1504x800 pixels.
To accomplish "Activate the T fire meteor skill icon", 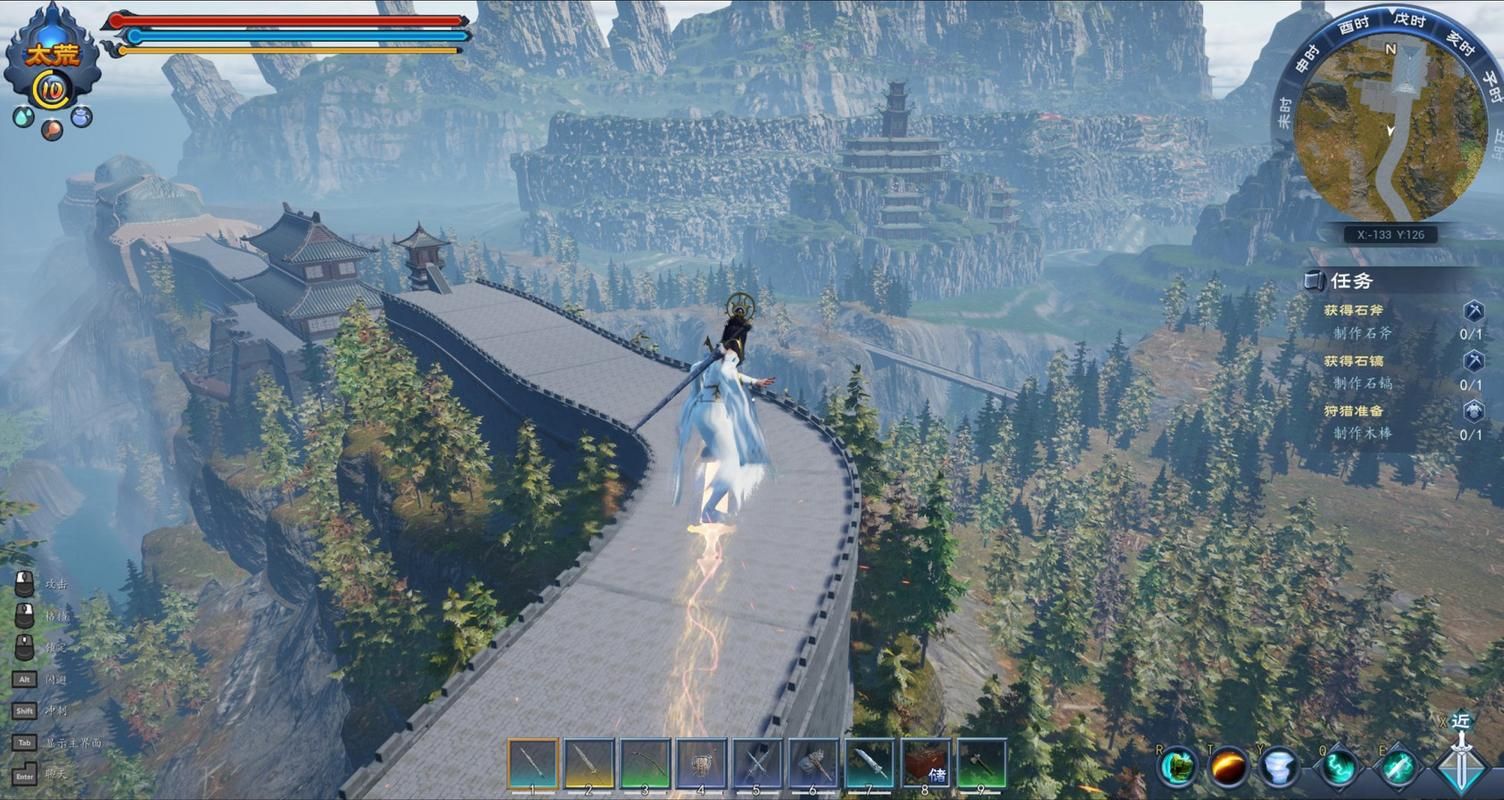I will click(x=1228, y=765).
